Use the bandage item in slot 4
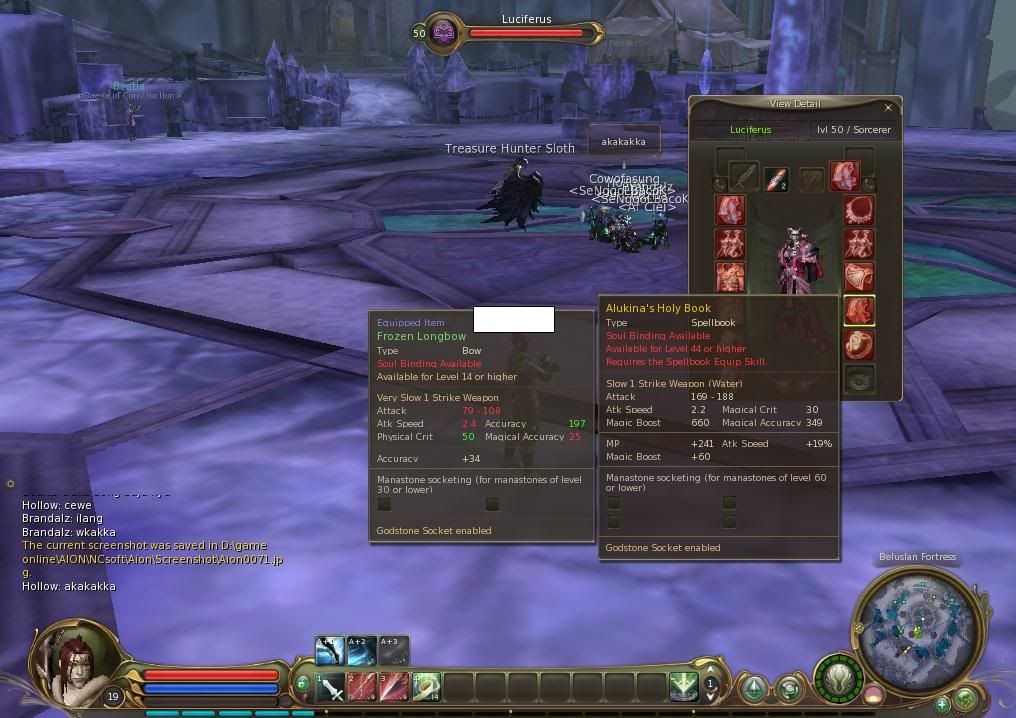The width and height of the screenshot is (1016, 718). pyautogui.click(x=426, y=687)
